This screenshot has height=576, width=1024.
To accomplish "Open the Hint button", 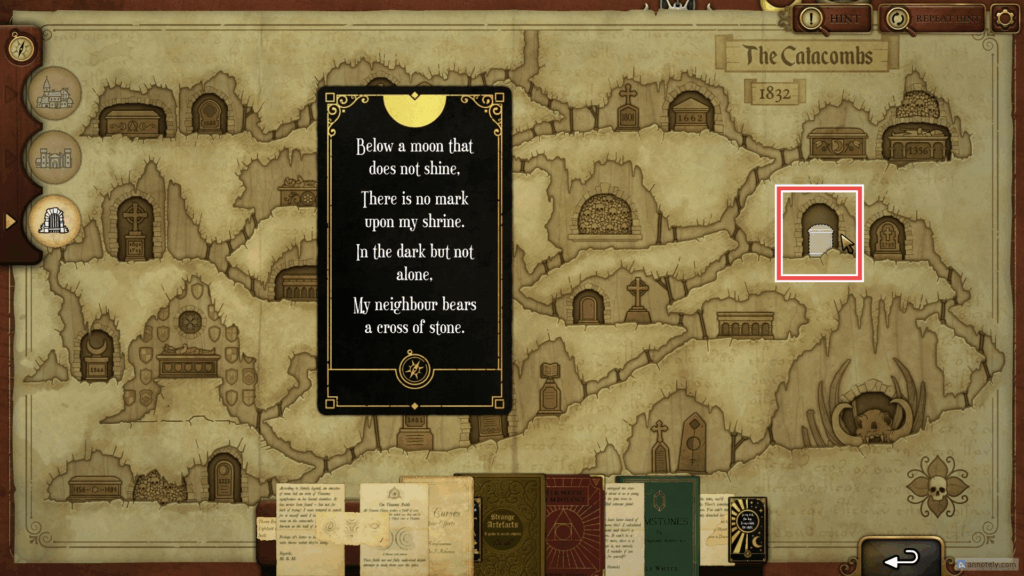I will coord(829,18).
